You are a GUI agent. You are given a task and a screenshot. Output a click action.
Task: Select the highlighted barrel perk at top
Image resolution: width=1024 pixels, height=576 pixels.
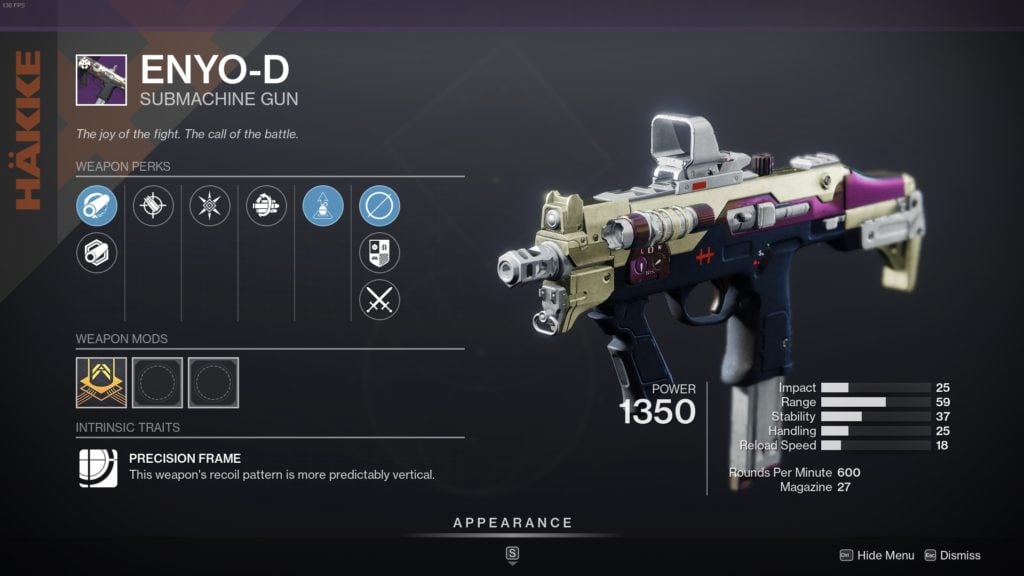click(97, 206)
